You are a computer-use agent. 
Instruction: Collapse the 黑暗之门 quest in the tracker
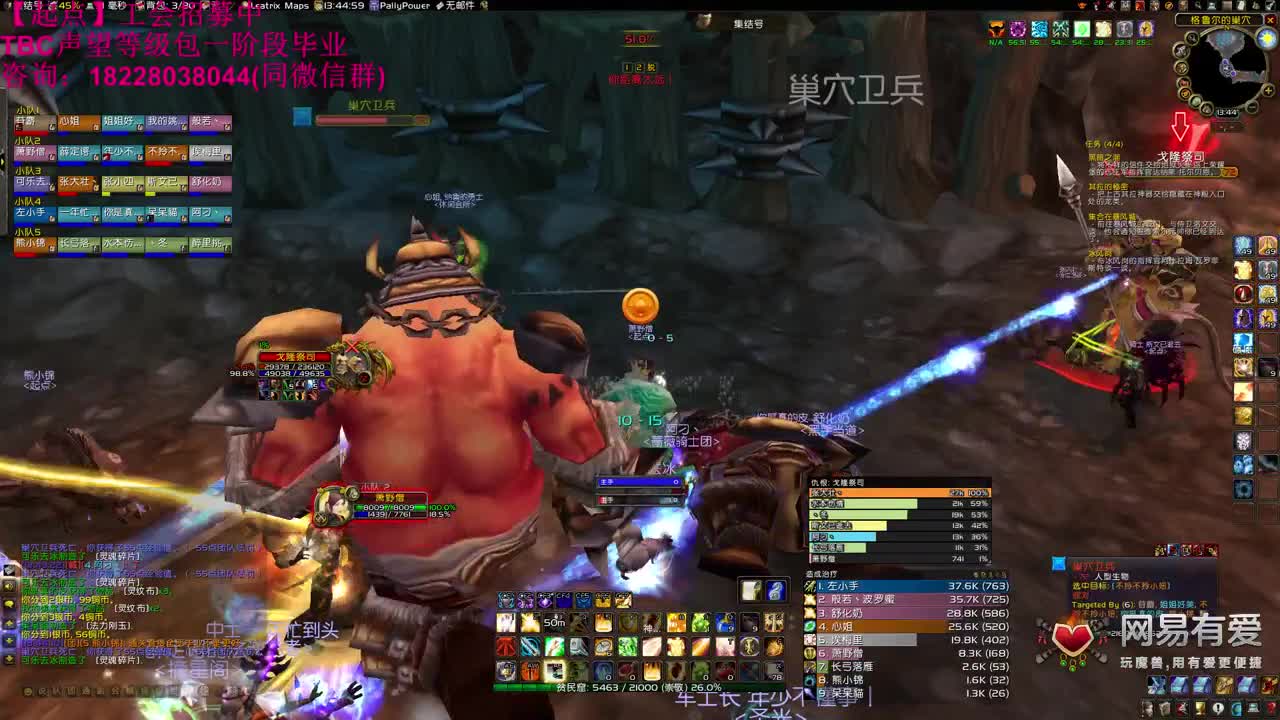tap(1105, 156)
